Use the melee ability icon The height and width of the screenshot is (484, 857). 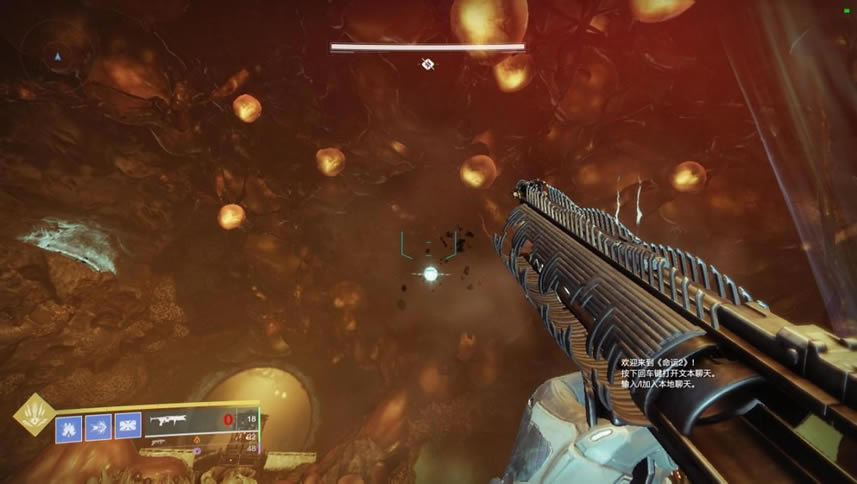click(x=98, y=427)
